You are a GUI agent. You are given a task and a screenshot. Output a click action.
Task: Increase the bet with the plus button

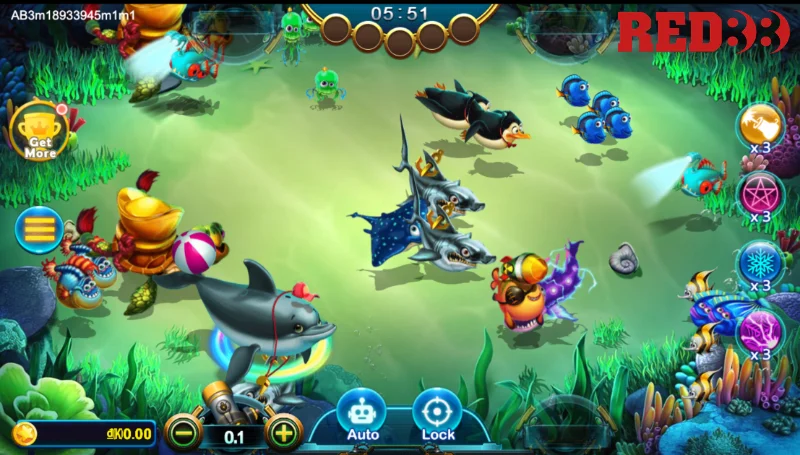(x=284, y=433)
